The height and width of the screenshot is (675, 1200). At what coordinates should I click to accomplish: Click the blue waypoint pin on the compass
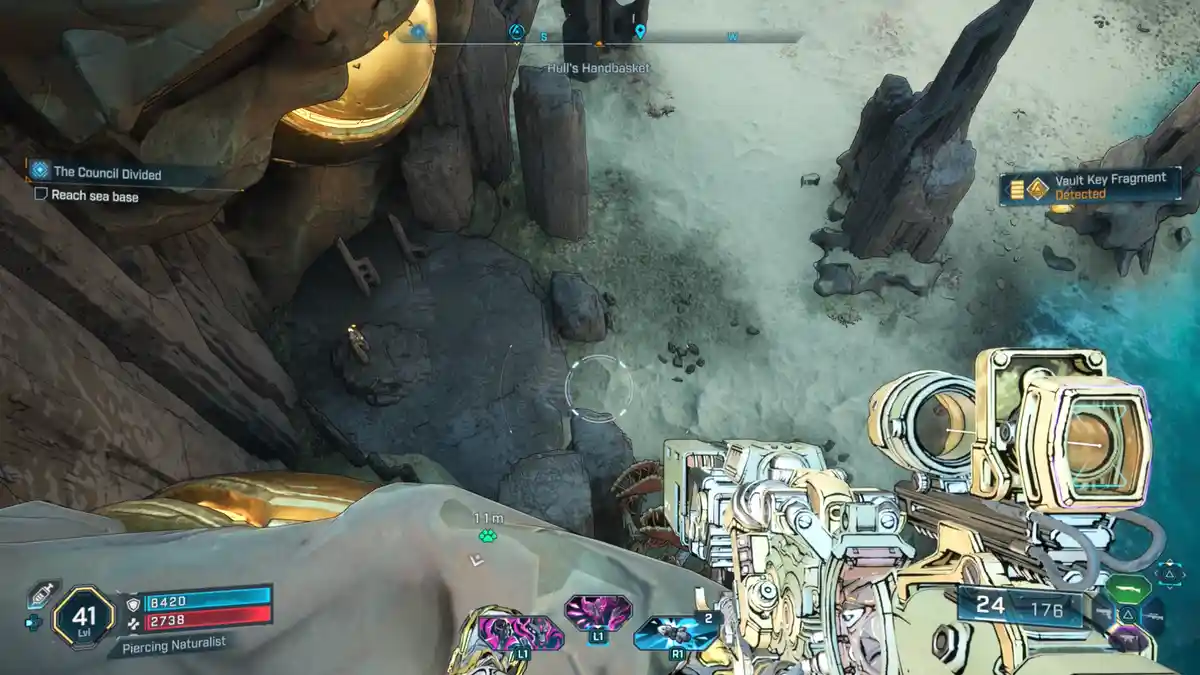click(640, 32)
